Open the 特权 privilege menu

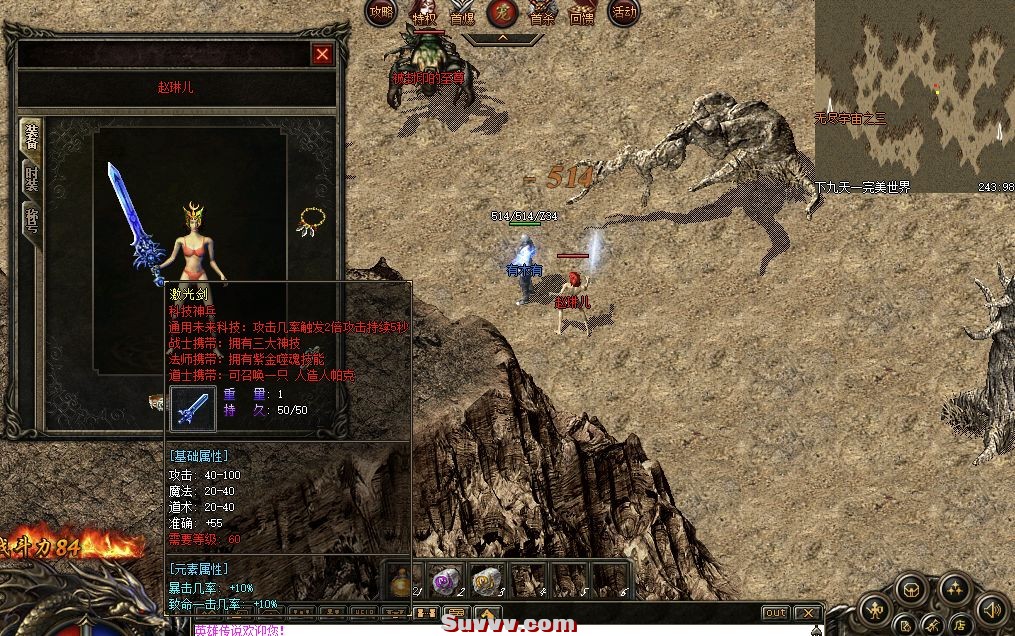click(x=424, y=13)
